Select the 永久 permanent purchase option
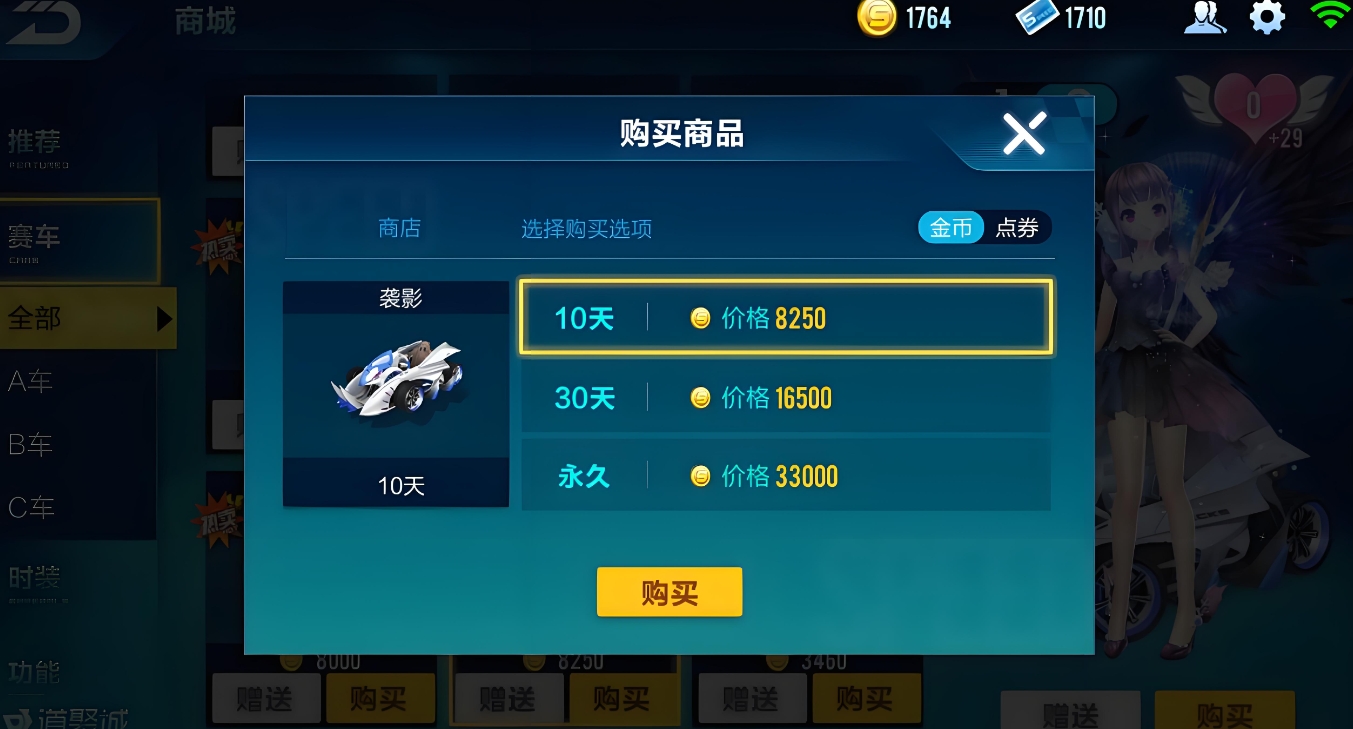Screen dimensions: 1353x729 click(x=785, y=476)
